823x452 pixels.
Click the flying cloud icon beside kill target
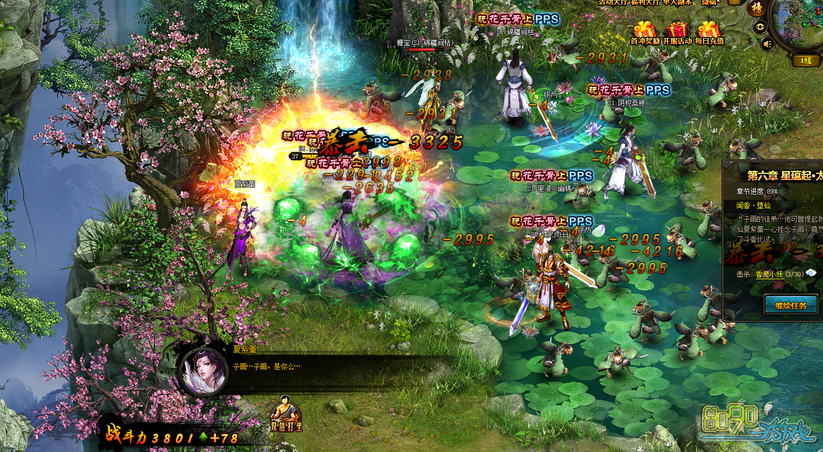click(x=811, y=274)
